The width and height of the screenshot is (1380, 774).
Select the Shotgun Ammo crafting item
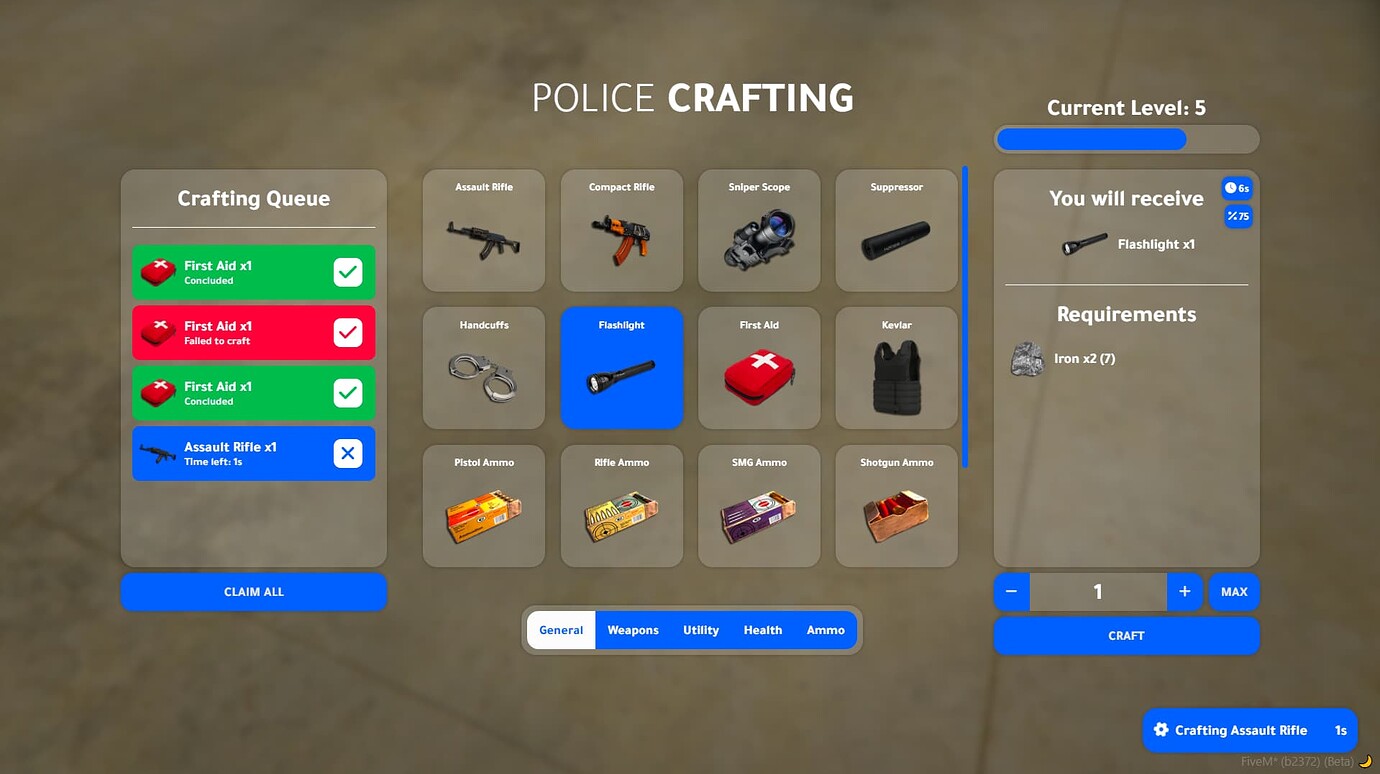[895, 505]
